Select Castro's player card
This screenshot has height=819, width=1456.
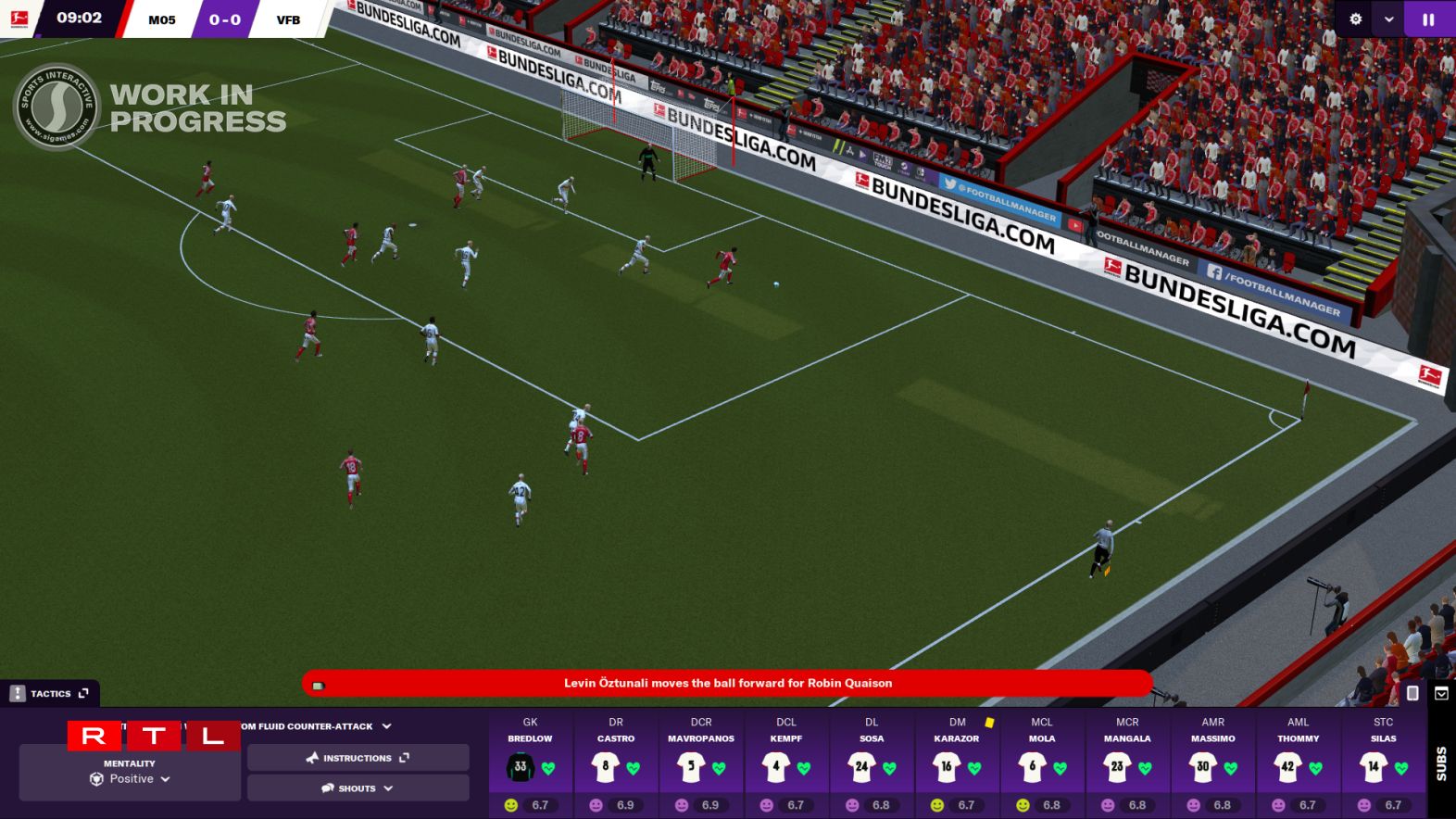coord(616,762)
